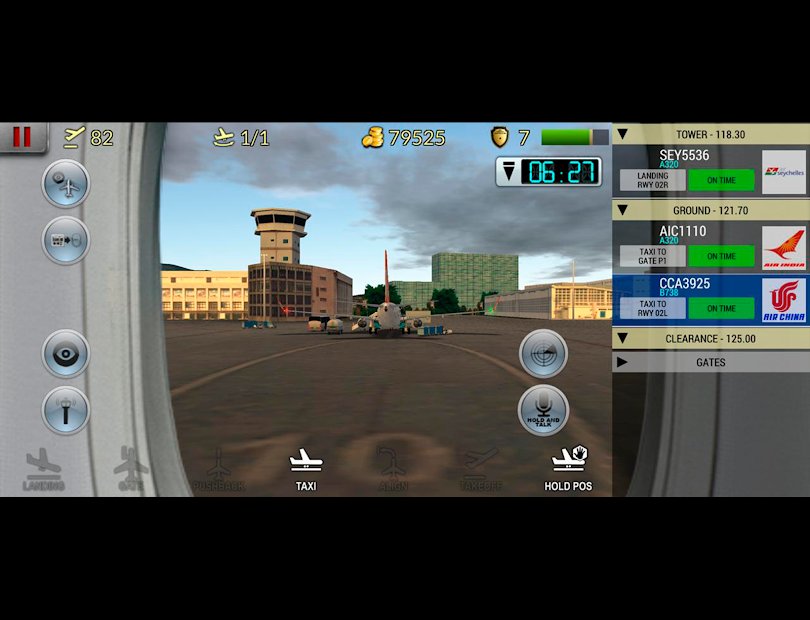This screenshot has width=810, height=620.
Task: Collapse the Ground 121.70 section
Action: [622, 210]
